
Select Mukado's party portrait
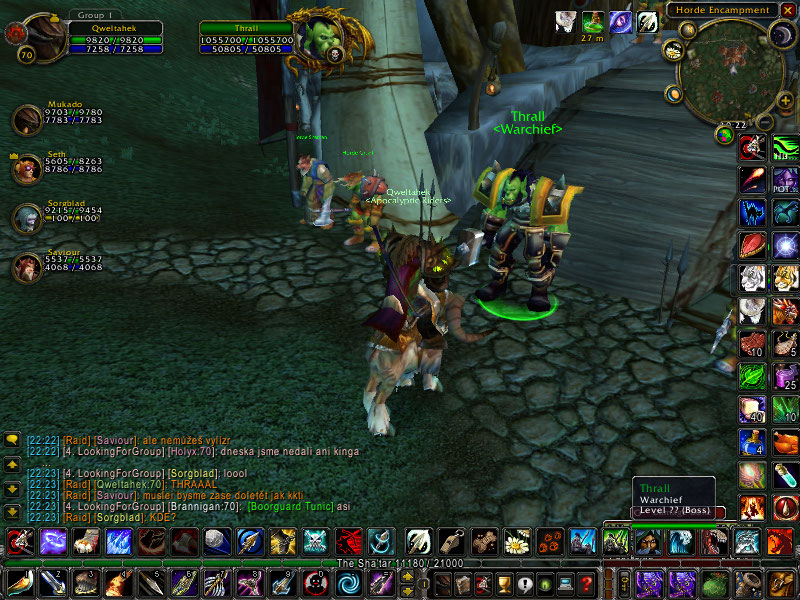click(x=27, y=120)
